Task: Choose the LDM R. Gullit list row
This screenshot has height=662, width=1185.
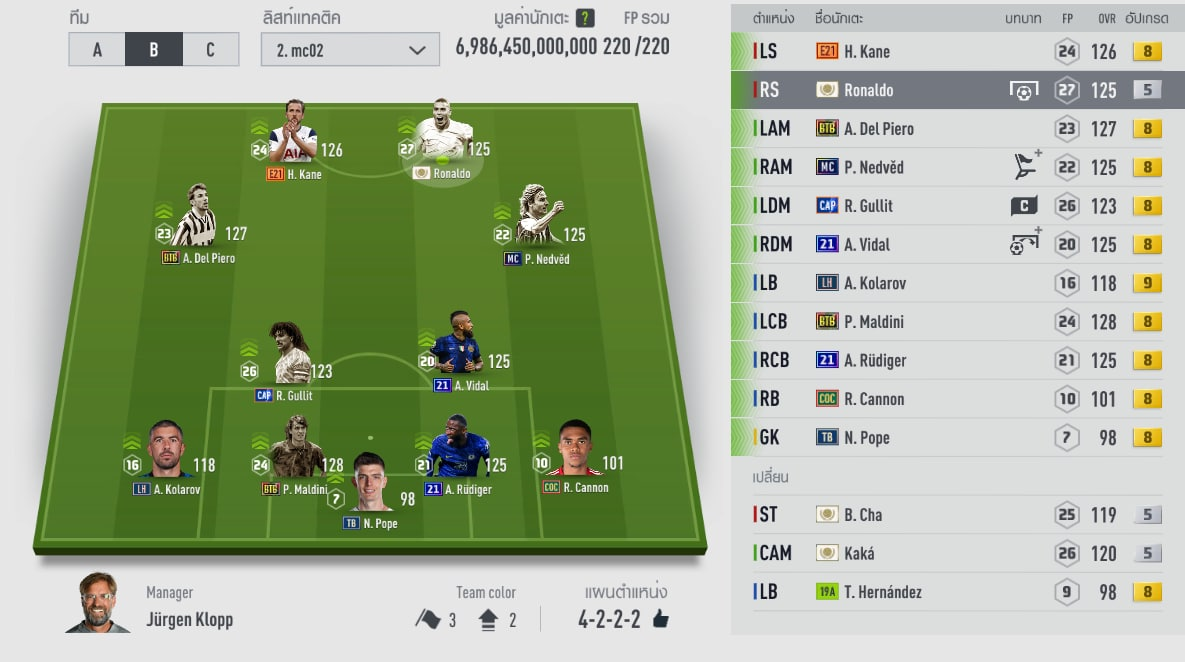Action: (x=946, y=206)
